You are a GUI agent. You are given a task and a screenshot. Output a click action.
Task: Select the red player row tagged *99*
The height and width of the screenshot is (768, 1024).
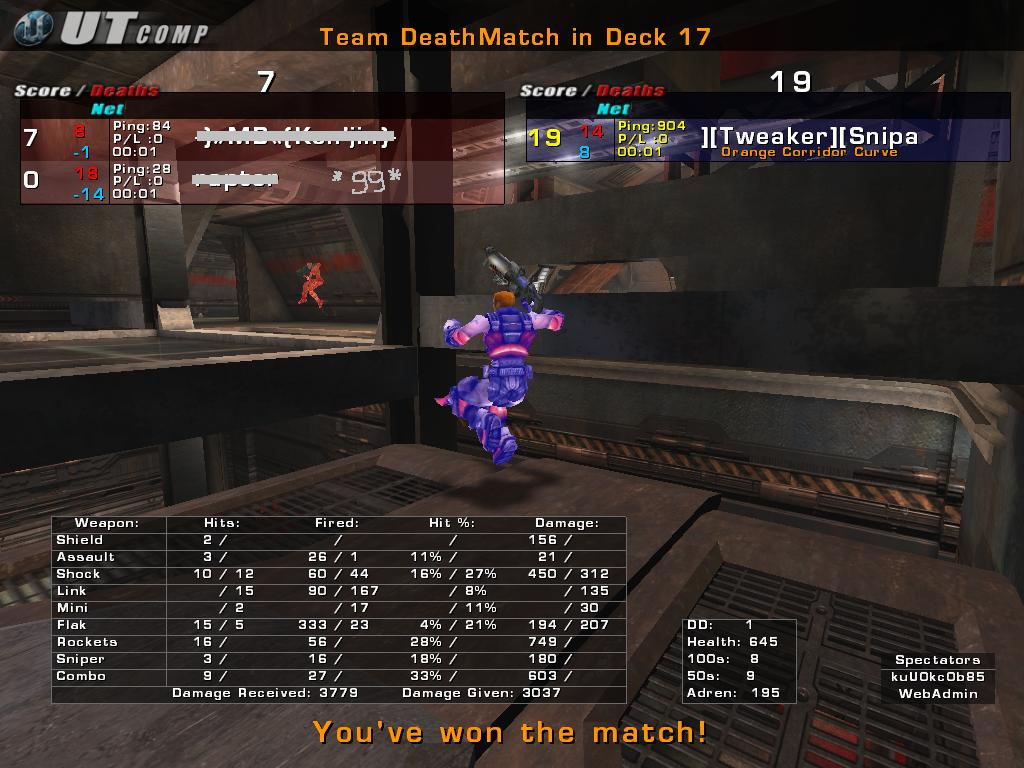click(x=262, y=181)
